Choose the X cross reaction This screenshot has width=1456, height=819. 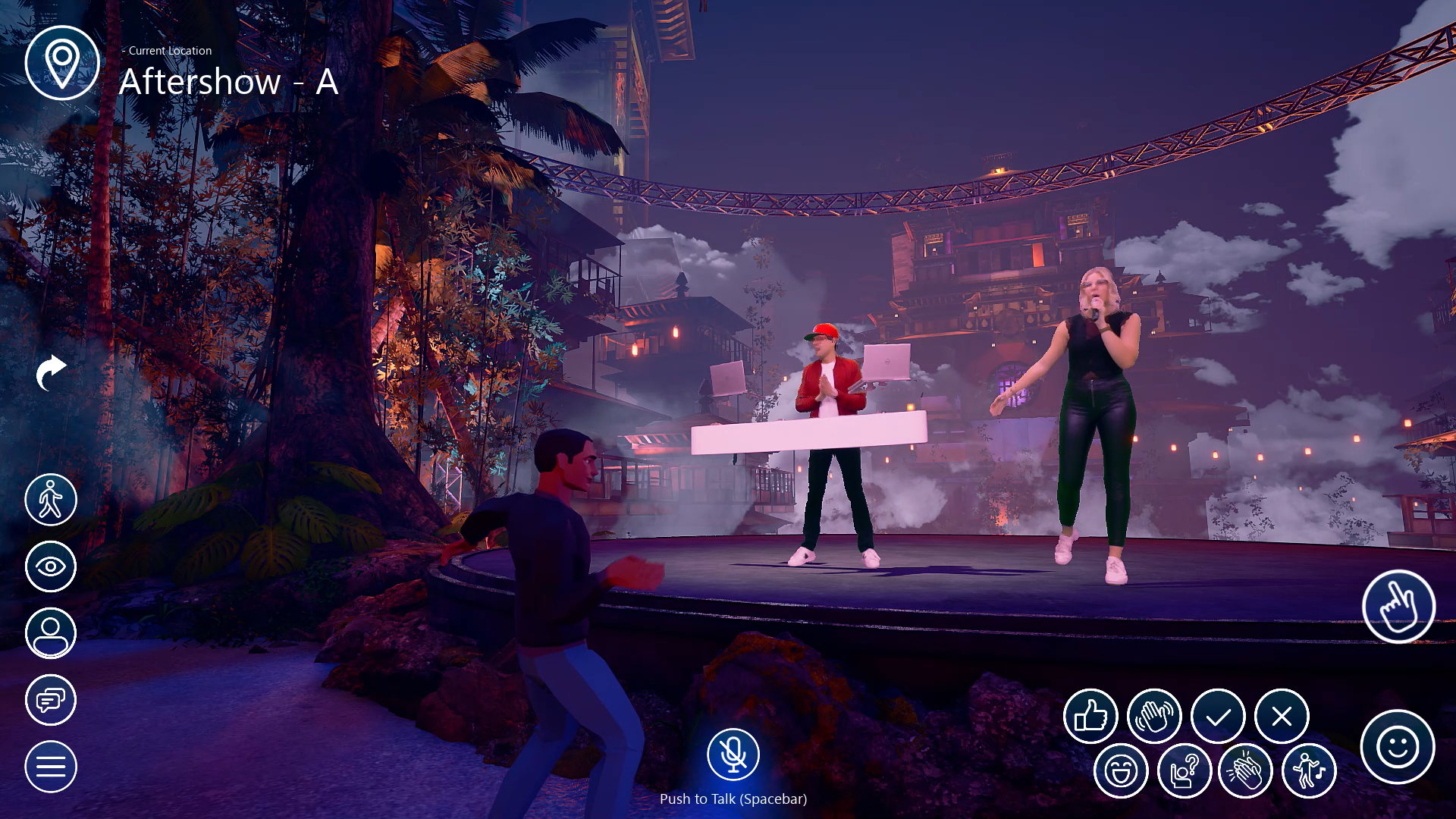[x=1282, y=716]
